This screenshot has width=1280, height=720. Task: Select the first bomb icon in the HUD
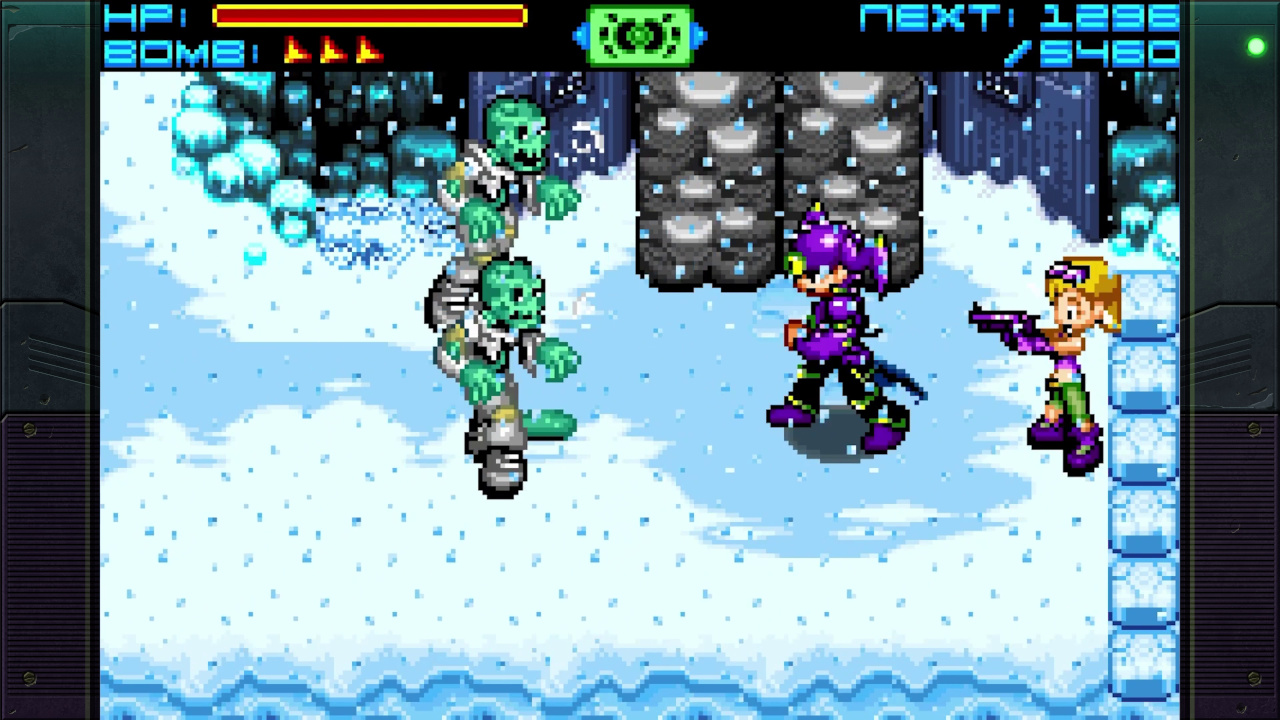coord(297,47)
